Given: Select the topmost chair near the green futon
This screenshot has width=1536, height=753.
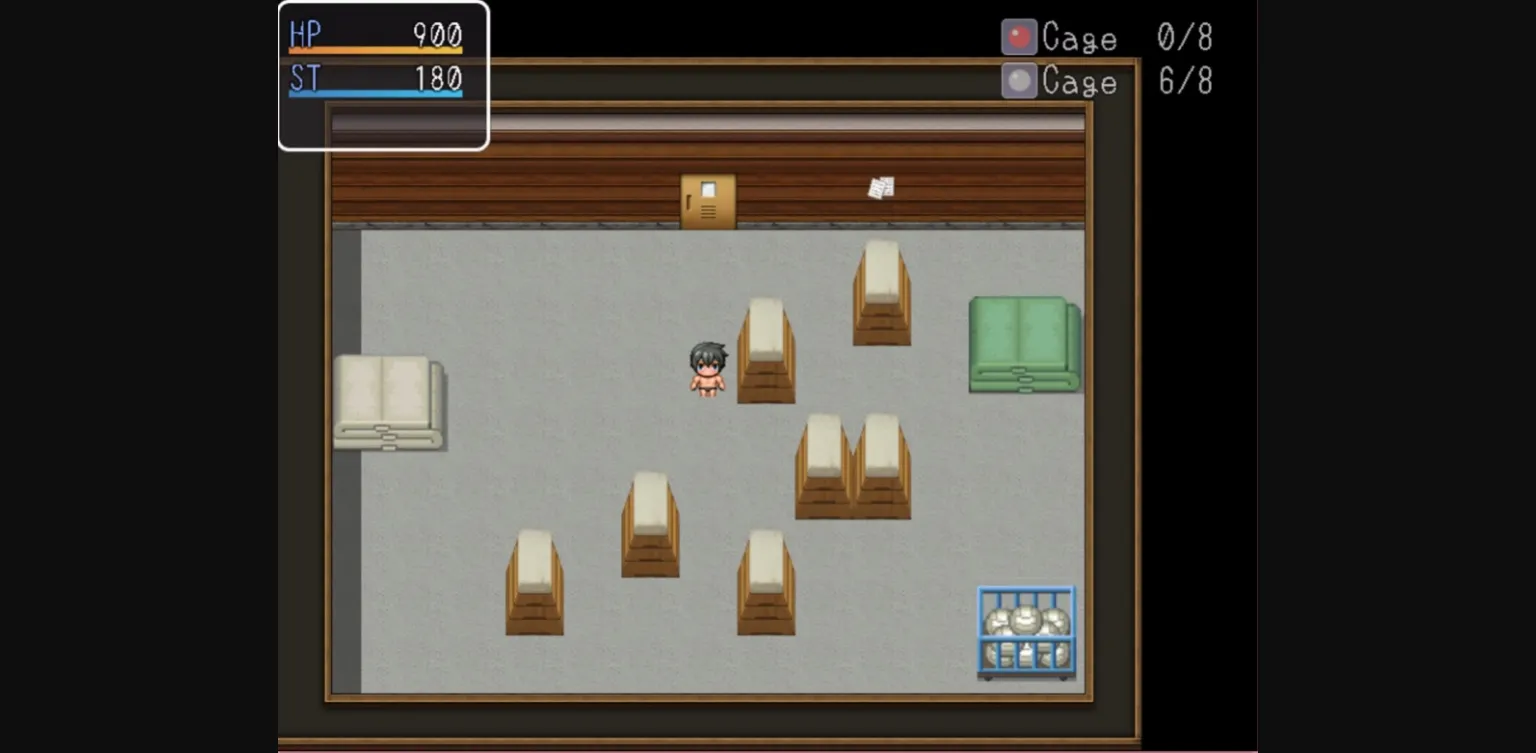Looking at the screenshot, I should pos(880,290).
